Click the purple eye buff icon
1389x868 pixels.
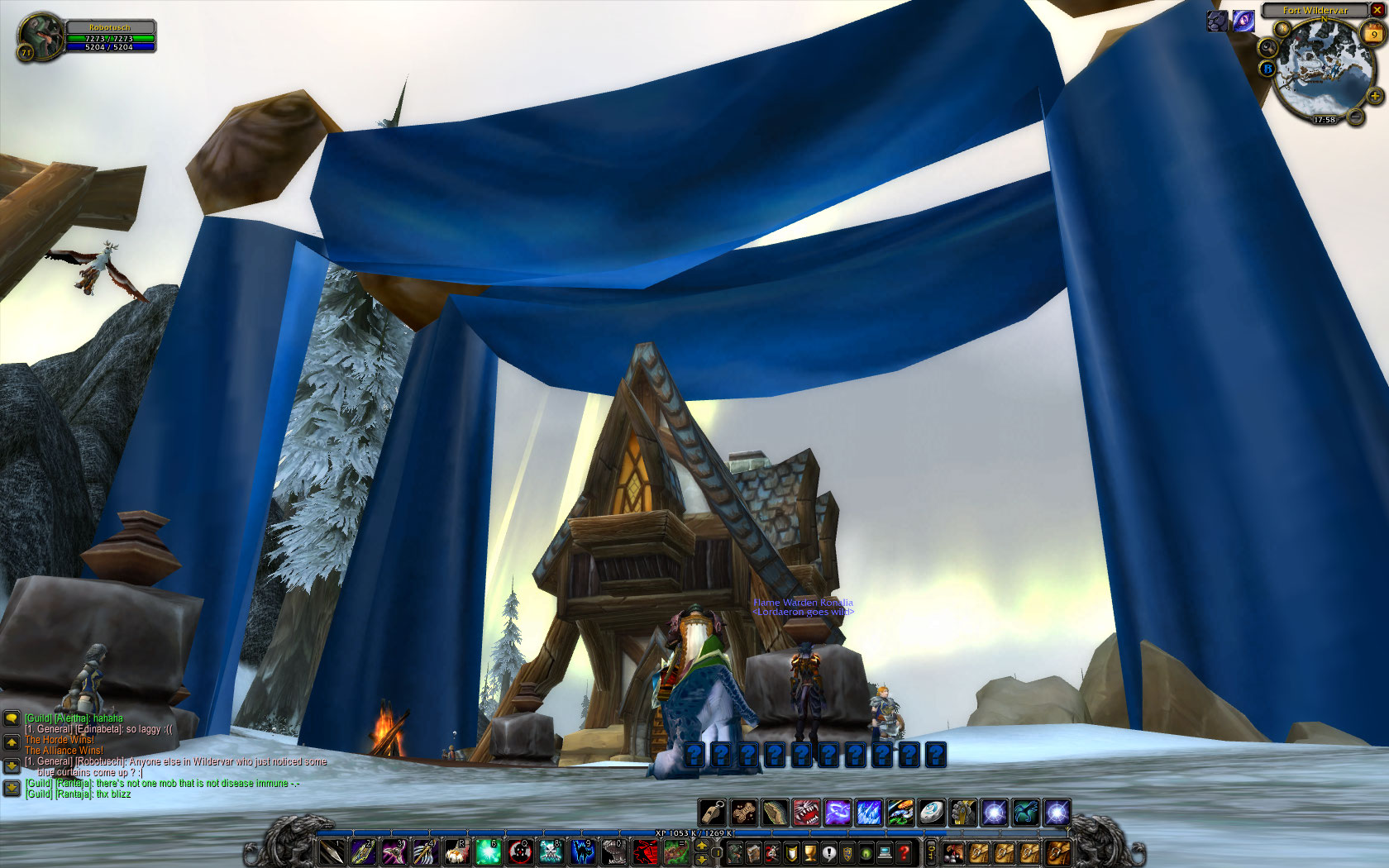1243,21
